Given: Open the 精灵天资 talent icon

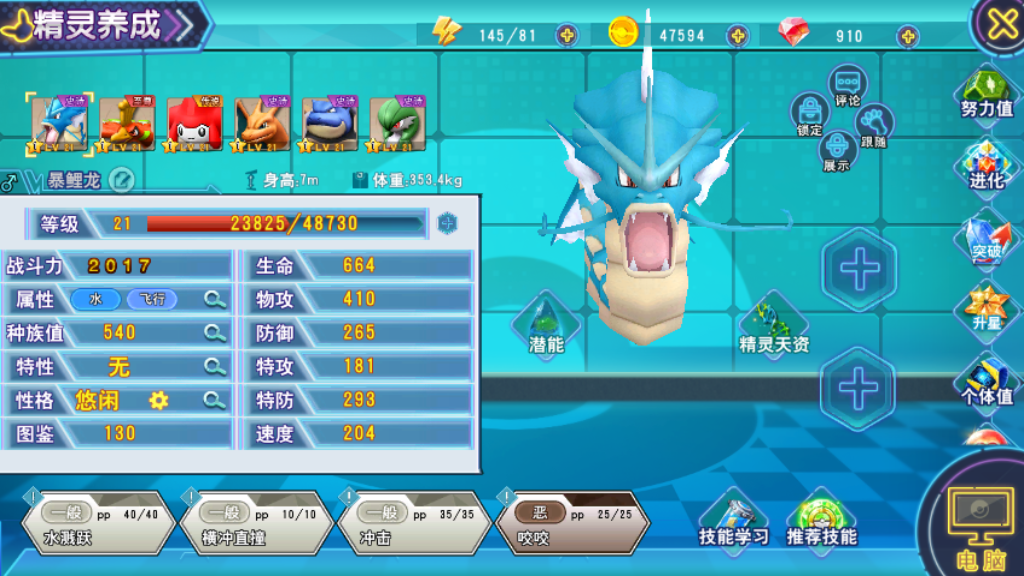Looking at the screenshot, I should (773, 325).
